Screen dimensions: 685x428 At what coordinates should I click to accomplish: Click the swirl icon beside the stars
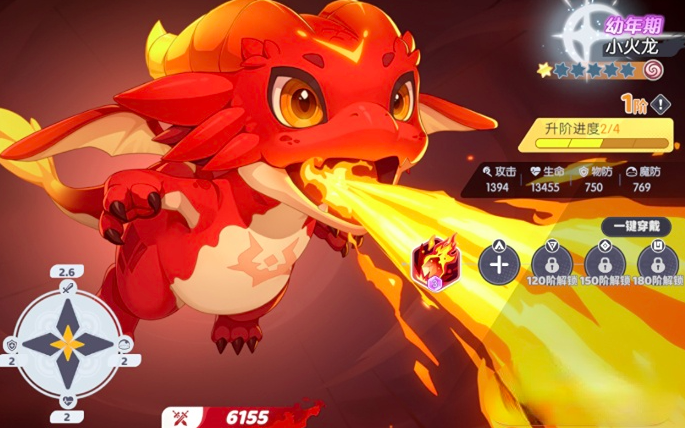[653, 70]
